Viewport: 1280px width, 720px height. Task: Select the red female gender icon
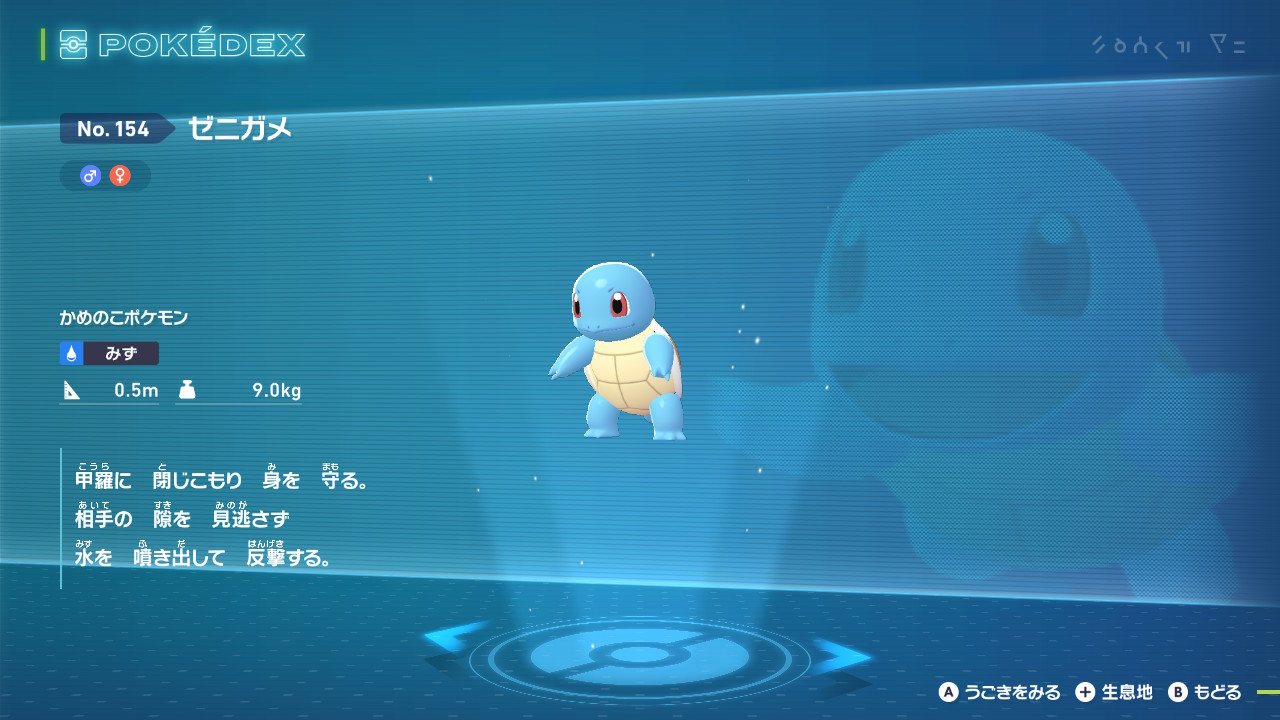pos(120,176)
